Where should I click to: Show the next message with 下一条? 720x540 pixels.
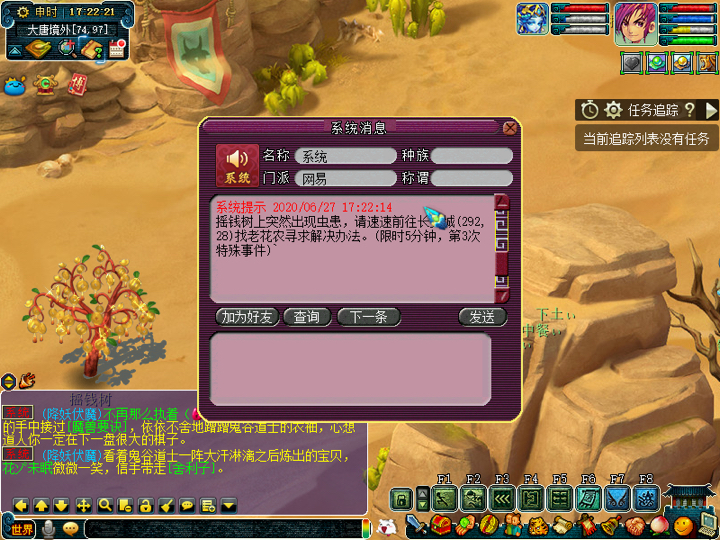[x=368, y=317]
